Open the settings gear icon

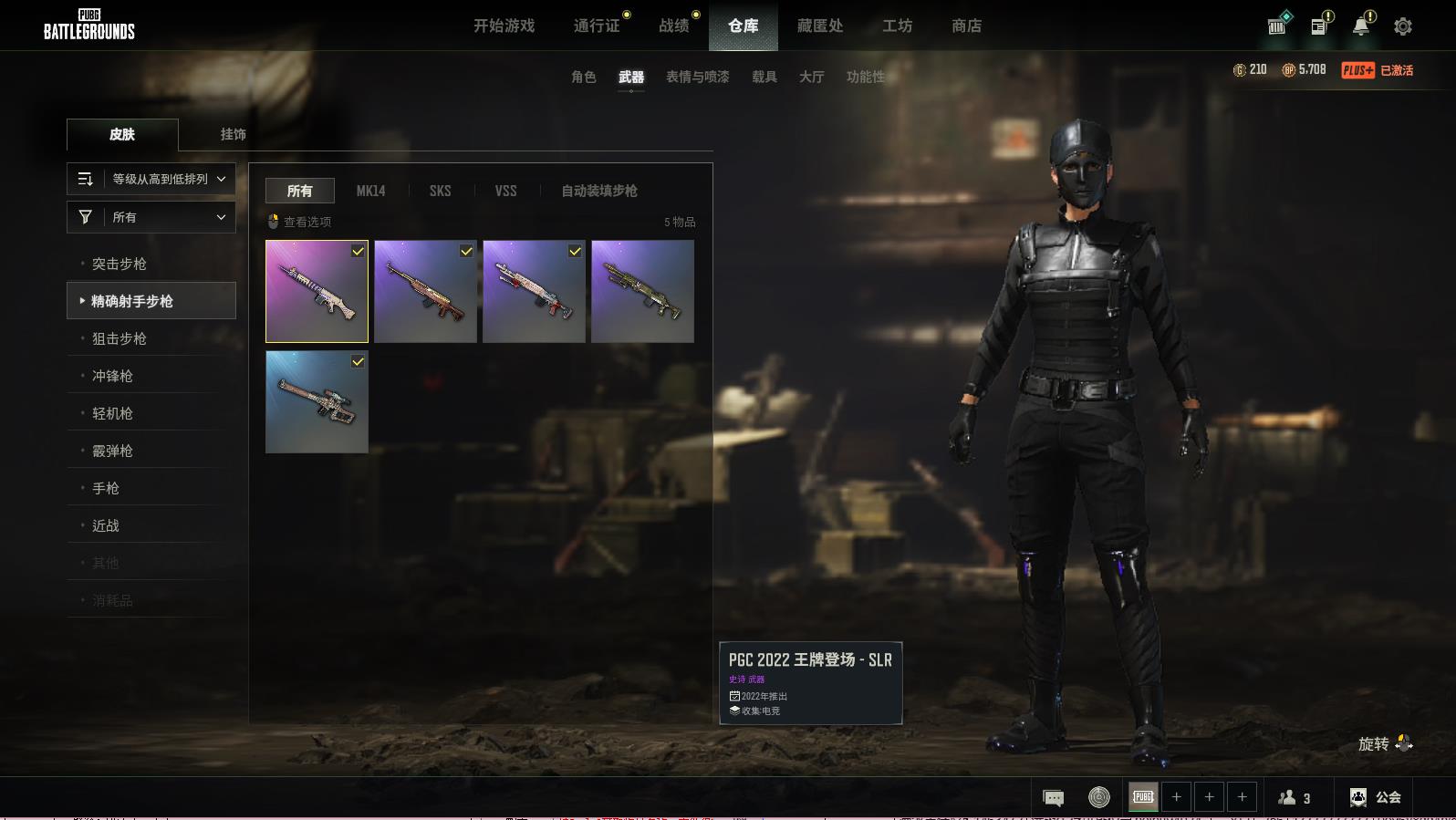point(1402,26)
